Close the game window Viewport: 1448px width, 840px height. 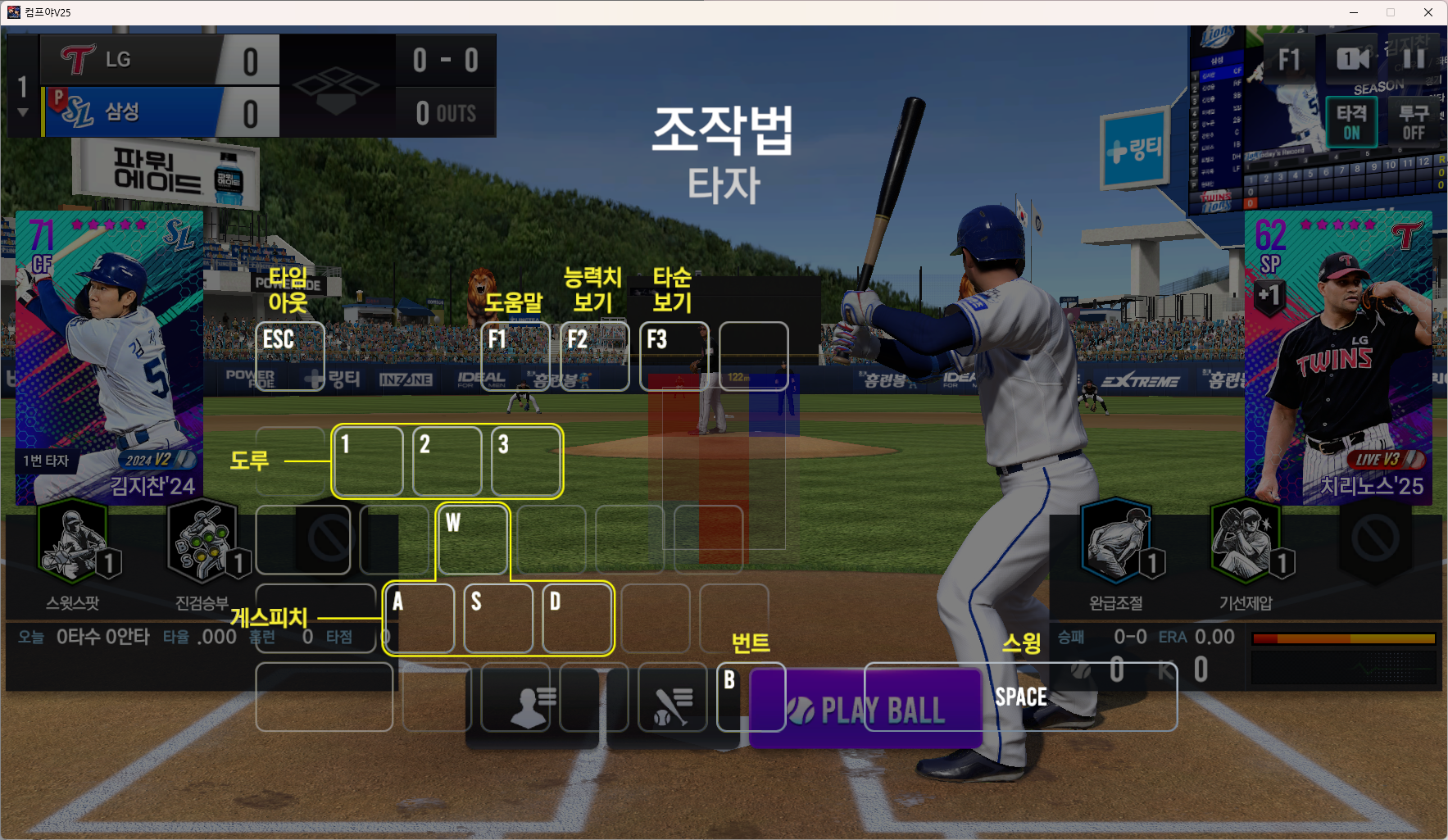click(1428, 12)
